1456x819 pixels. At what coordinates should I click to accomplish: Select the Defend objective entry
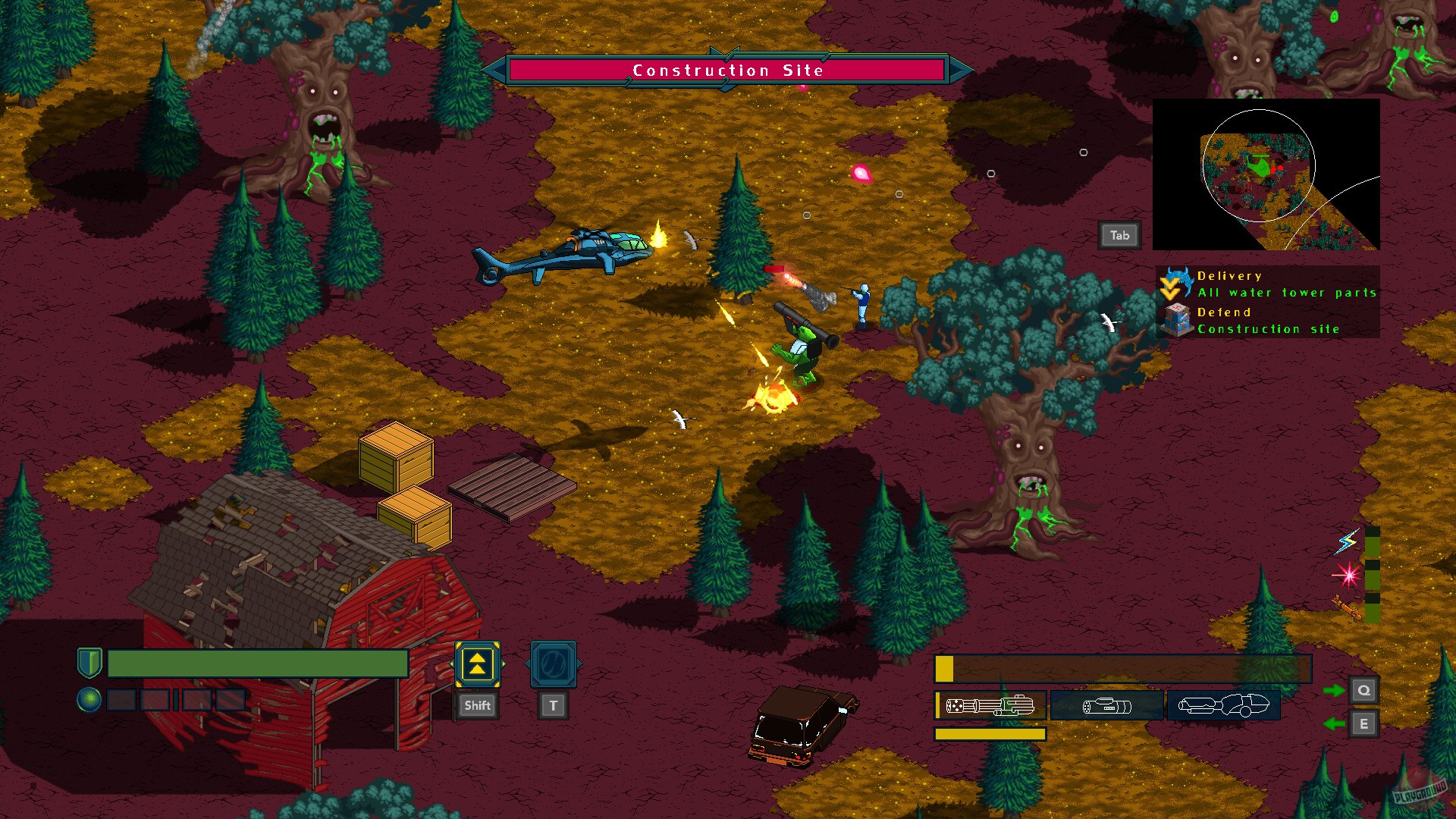[x=1226, y=311]
